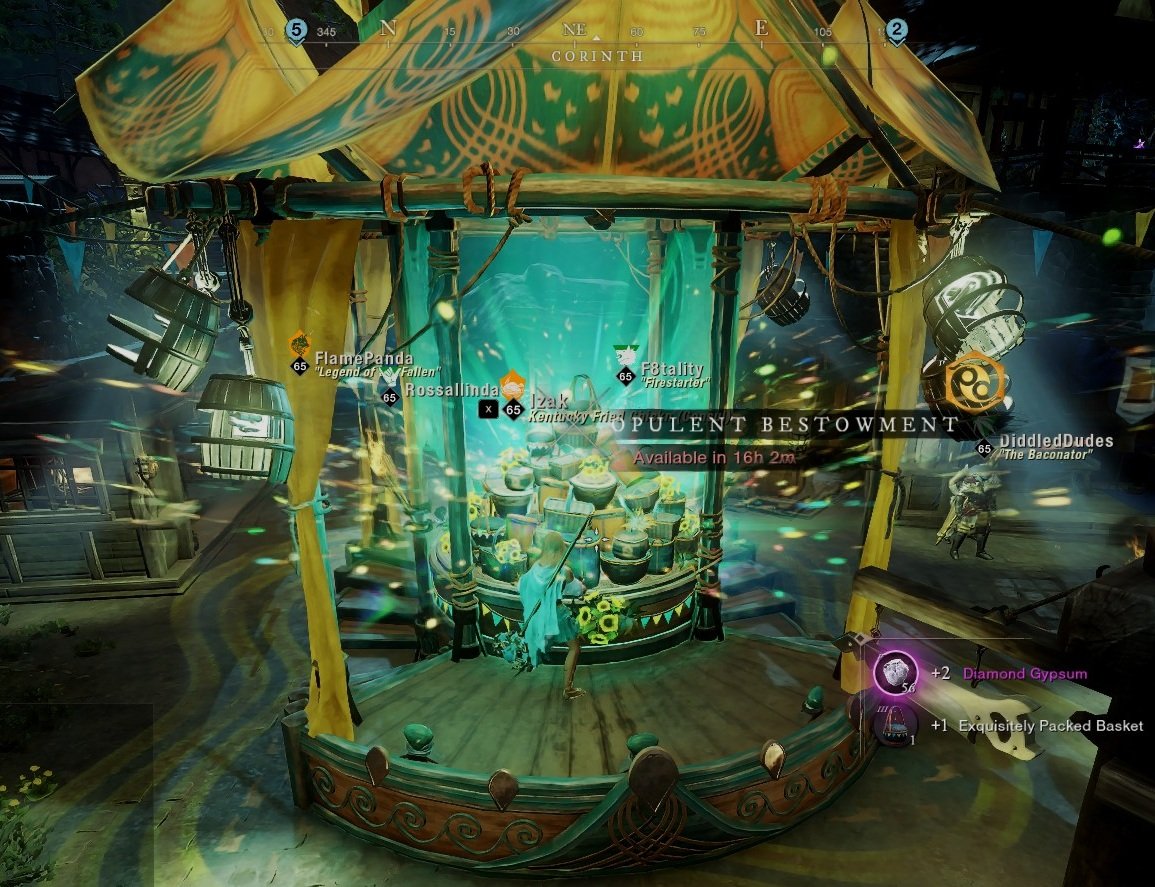Select the compass marker numbered 2
1155x887 pixels.
point(896,29)
